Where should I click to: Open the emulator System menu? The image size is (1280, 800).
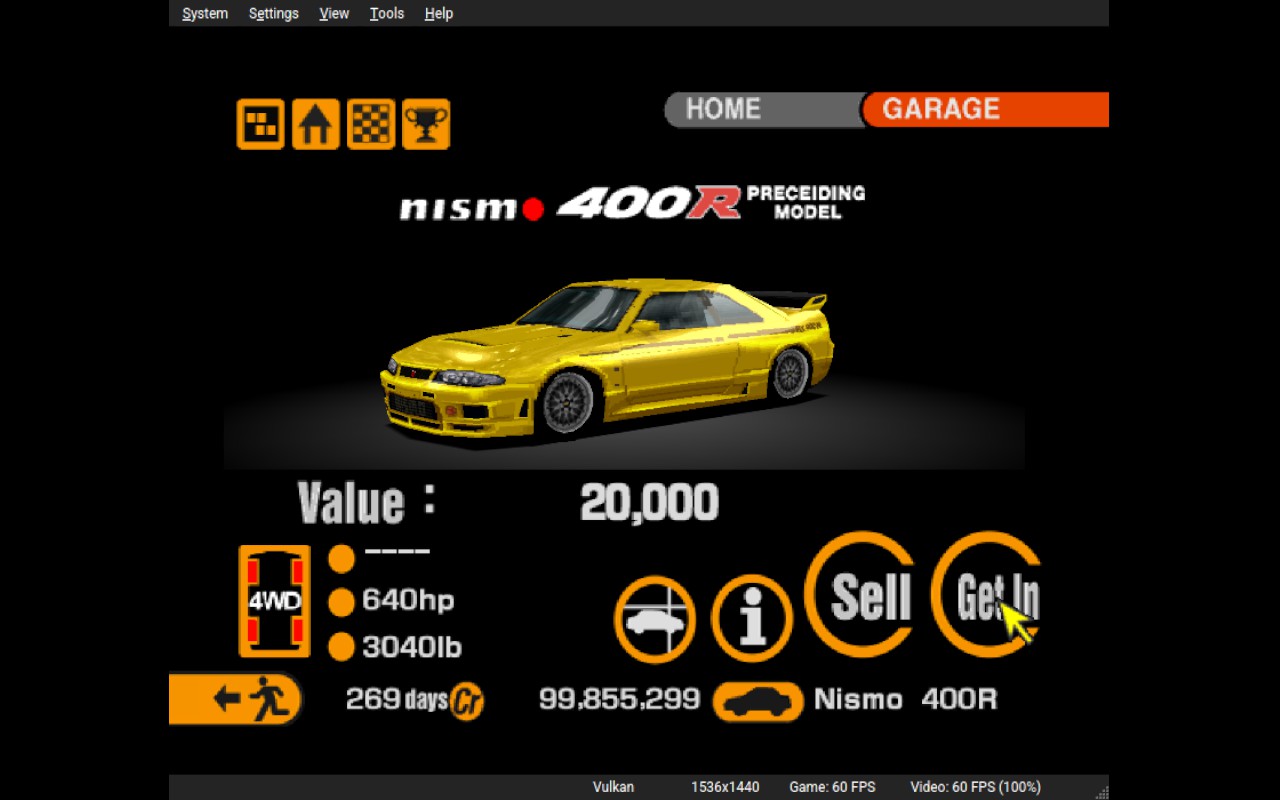point(205,13)
